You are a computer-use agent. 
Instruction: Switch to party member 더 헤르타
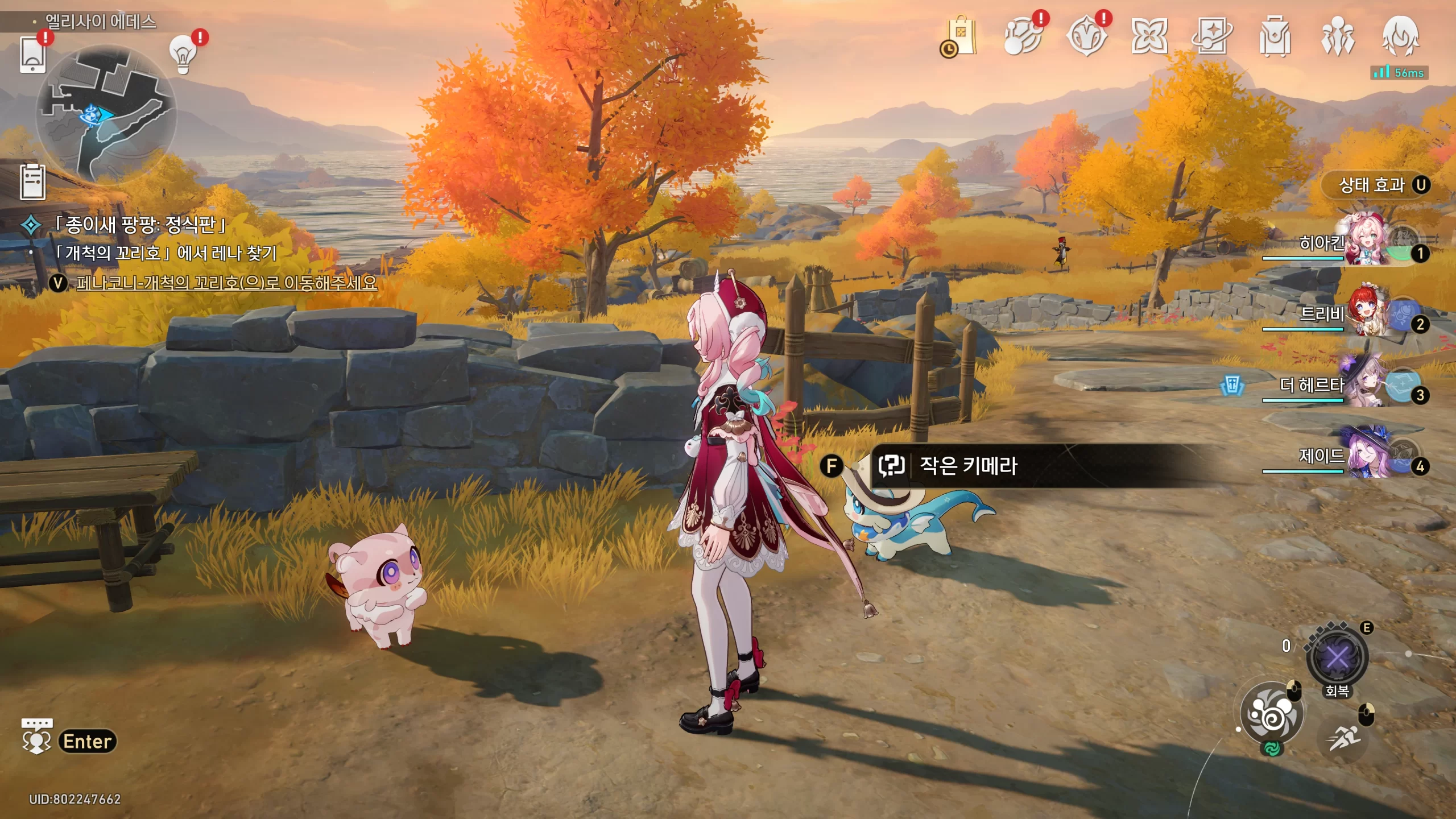tap(1365, 385)
